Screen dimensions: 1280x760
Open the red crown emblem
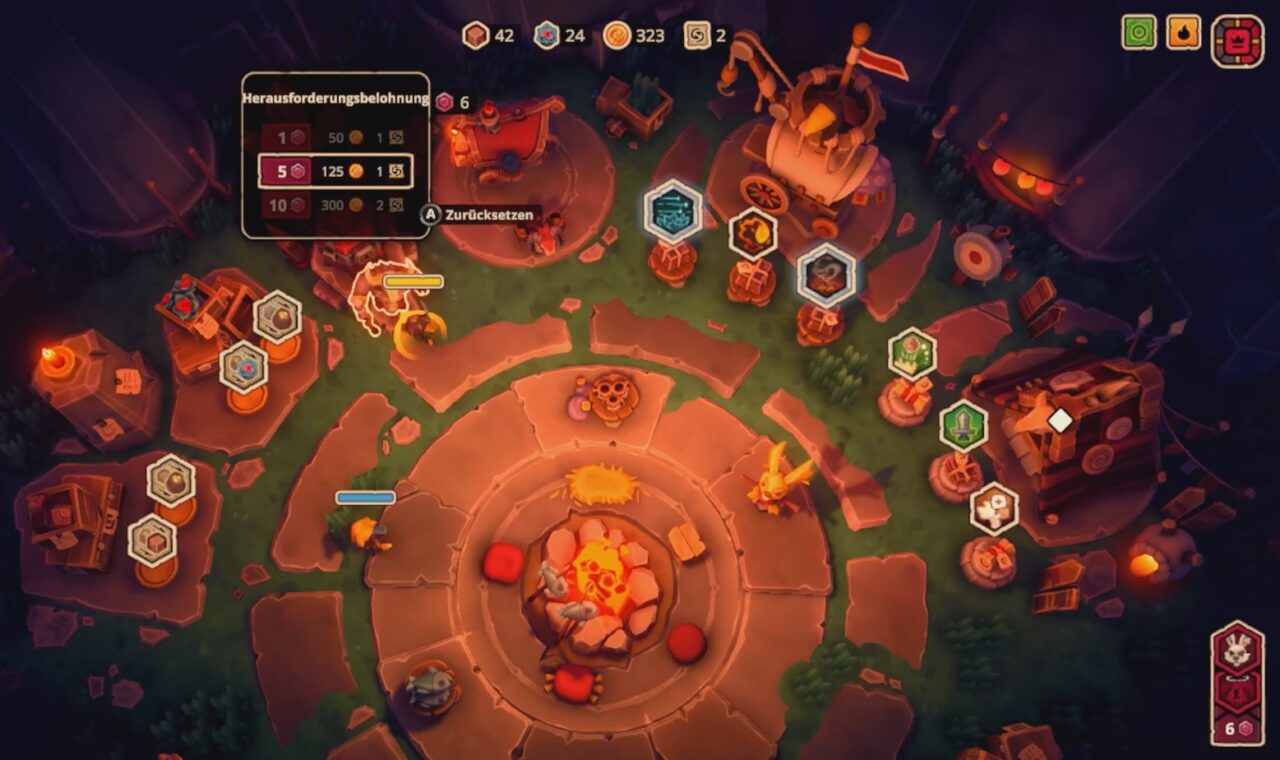coord(1237,42)
